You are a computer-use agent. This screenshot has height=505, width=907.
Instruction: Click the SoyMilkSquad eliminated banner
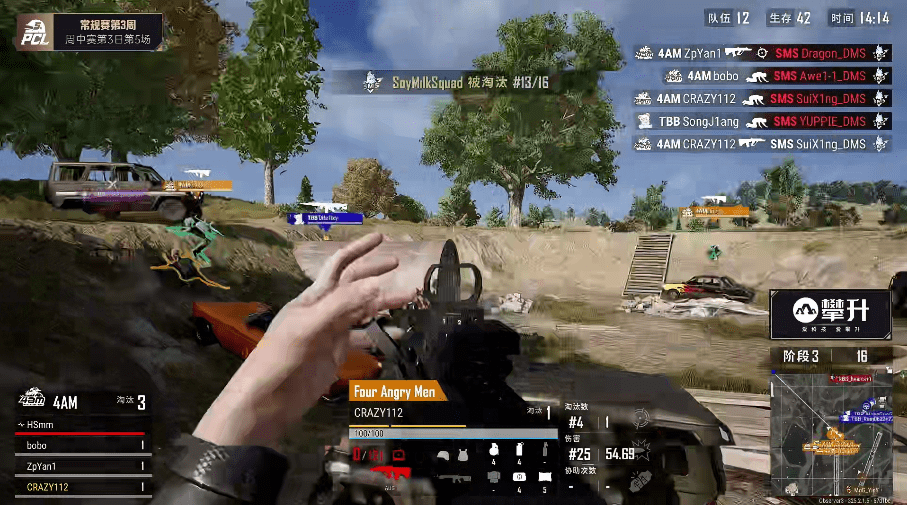[x=458, y=83]
